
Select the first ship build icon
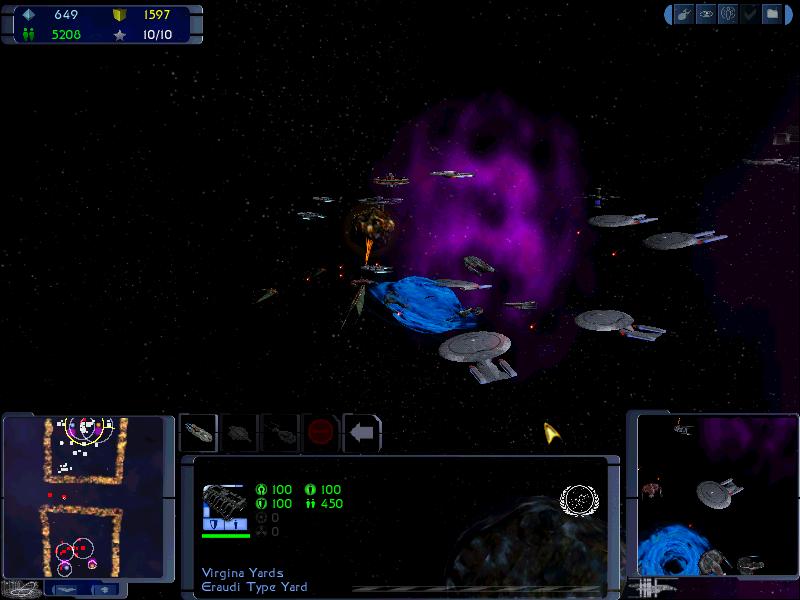click(198, 433)
